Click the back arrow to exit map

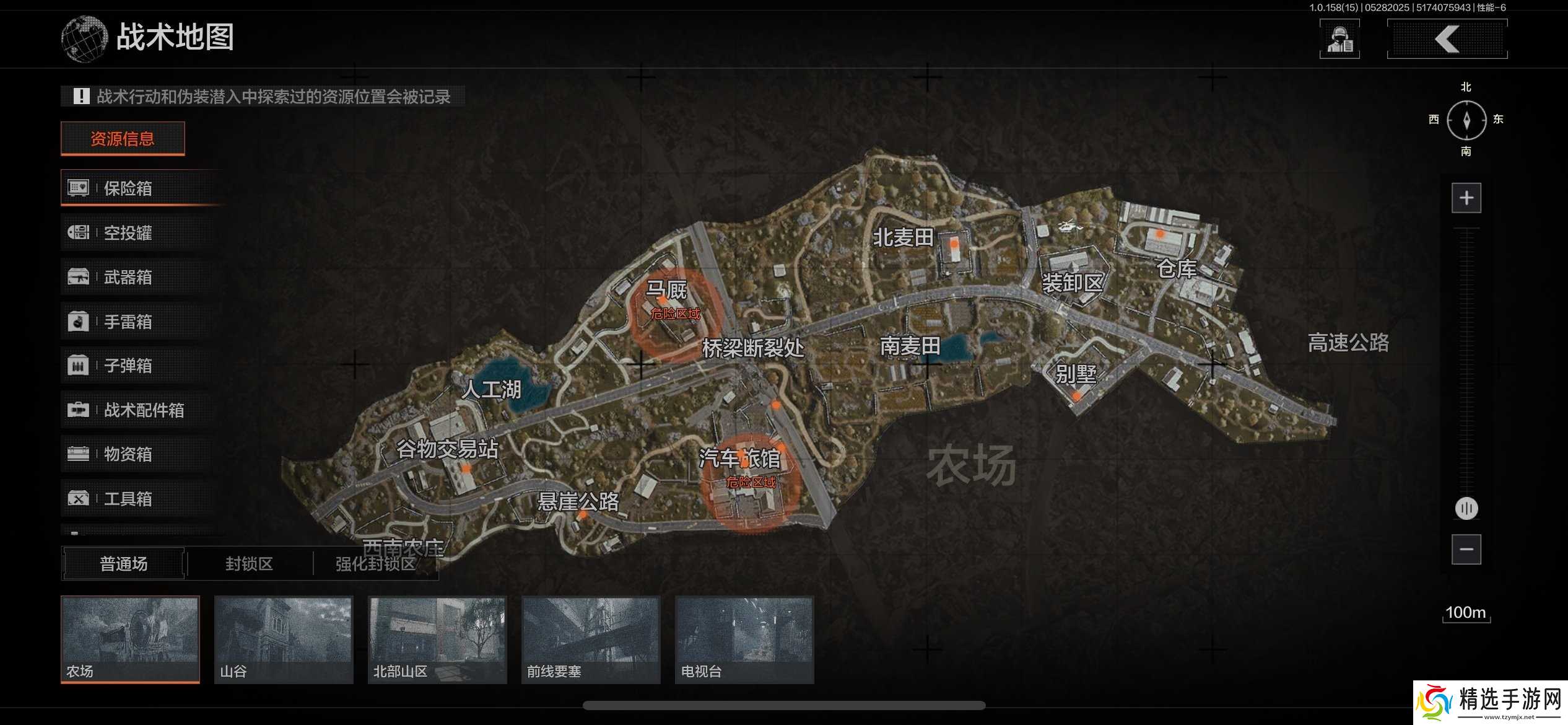[x=1447, y=38]
